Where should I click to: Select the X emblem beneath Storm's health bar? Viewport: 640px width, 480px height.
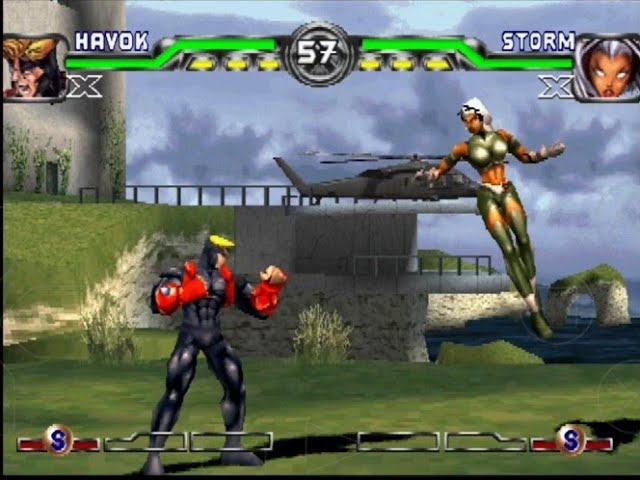pos(555,87)
